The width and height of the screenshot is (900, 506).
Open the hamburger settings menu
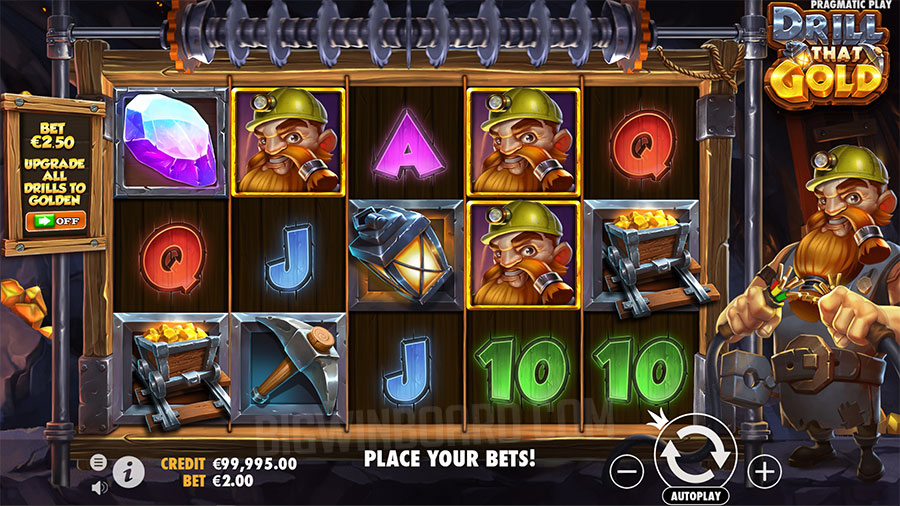point(98,462)
